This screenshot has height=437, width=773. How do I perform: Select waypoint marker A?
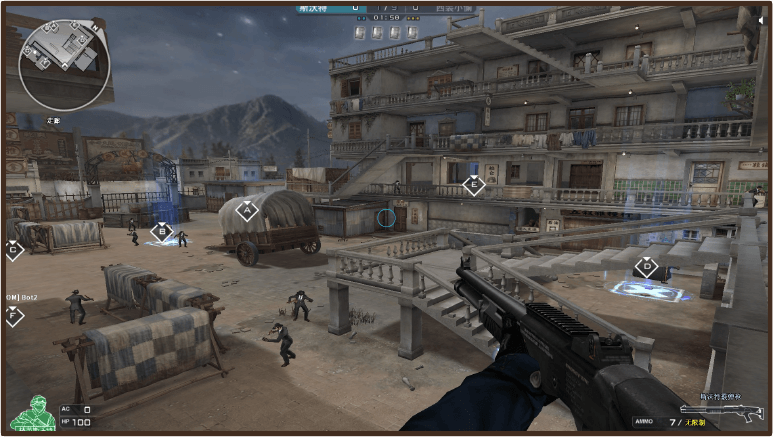click(x=247, y=210)
